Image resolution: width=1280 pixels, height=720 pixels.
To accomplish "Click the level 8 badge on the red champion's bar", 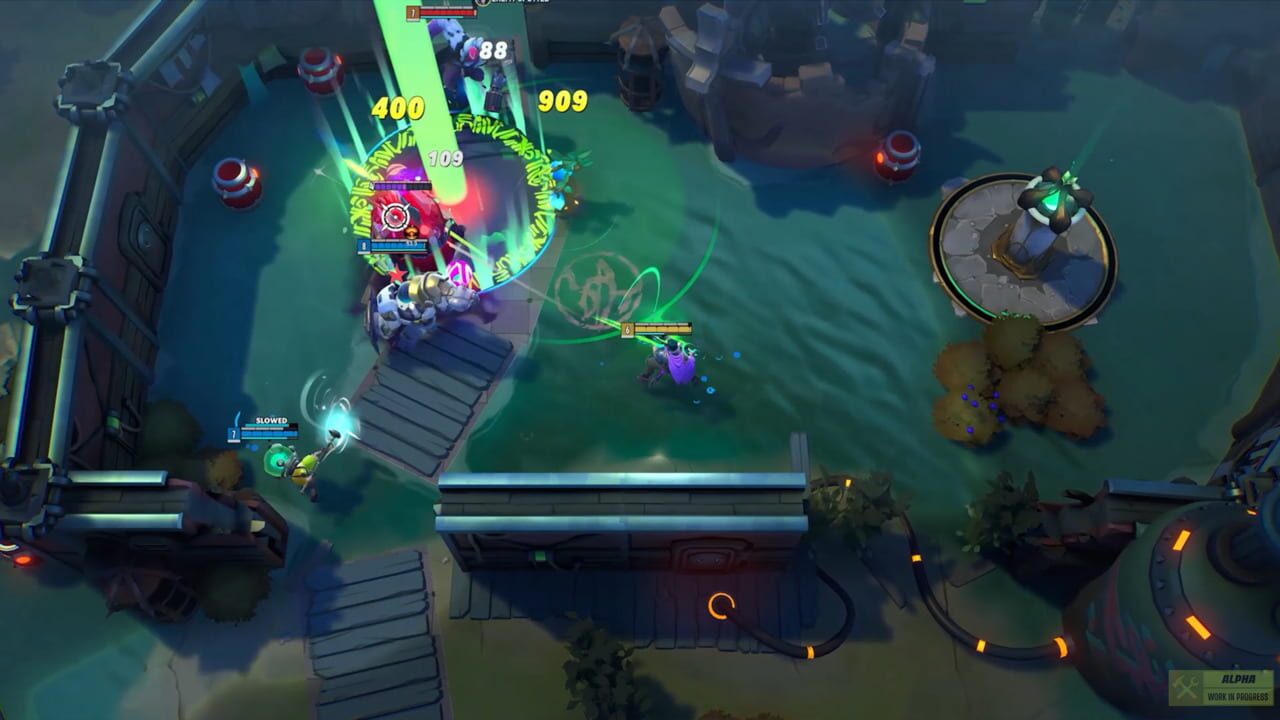I will [x=364, y=246].
